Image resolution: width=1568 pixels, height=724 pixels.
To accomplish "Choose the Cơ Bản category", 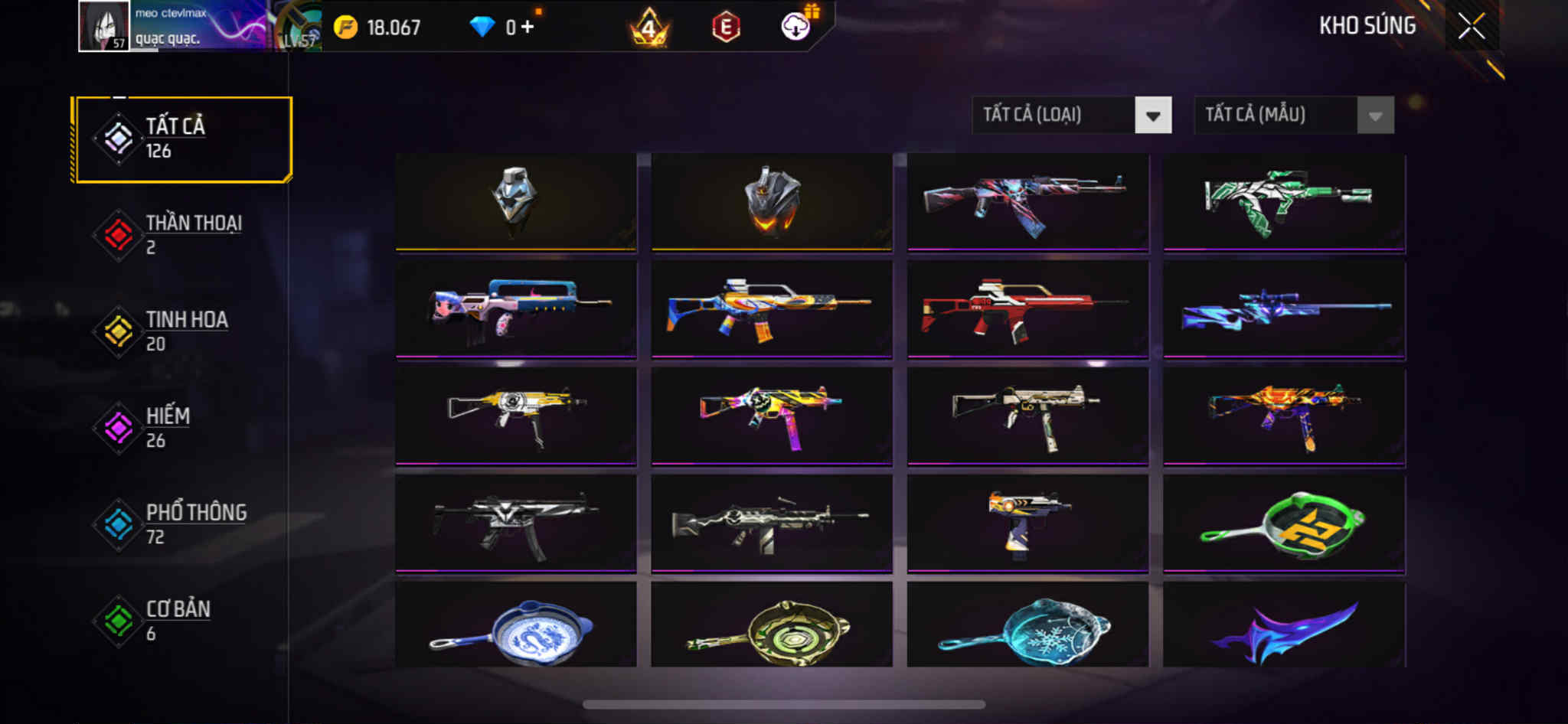I will (183, 621).
